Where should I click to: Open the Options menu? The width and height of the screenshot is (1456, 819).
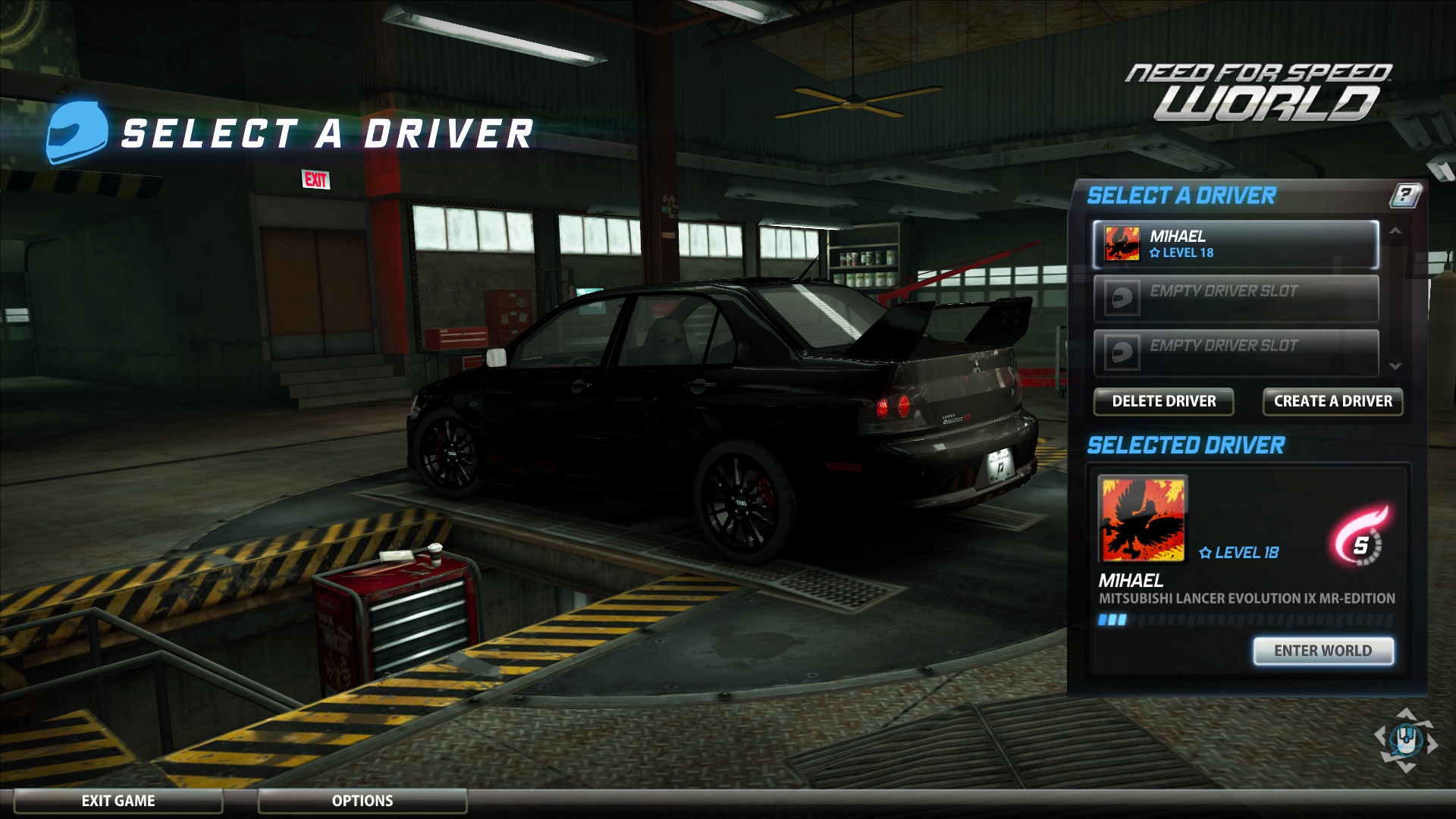pyautogui.click(x=362, y=801)
